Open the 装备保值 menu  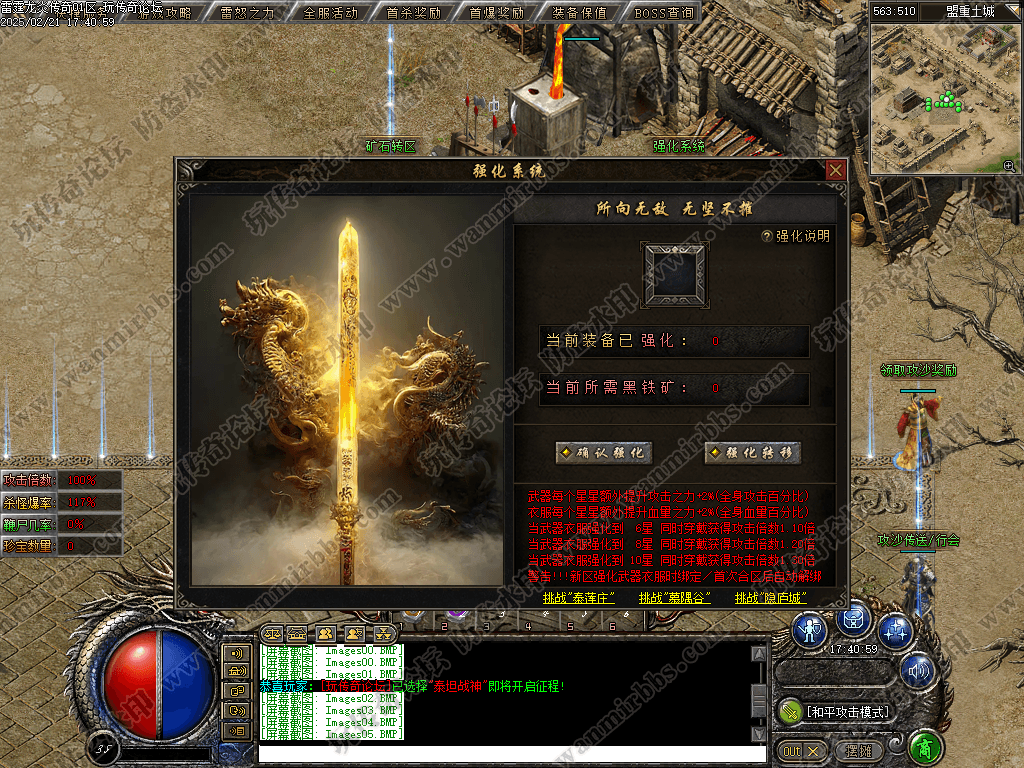(579, 13)
